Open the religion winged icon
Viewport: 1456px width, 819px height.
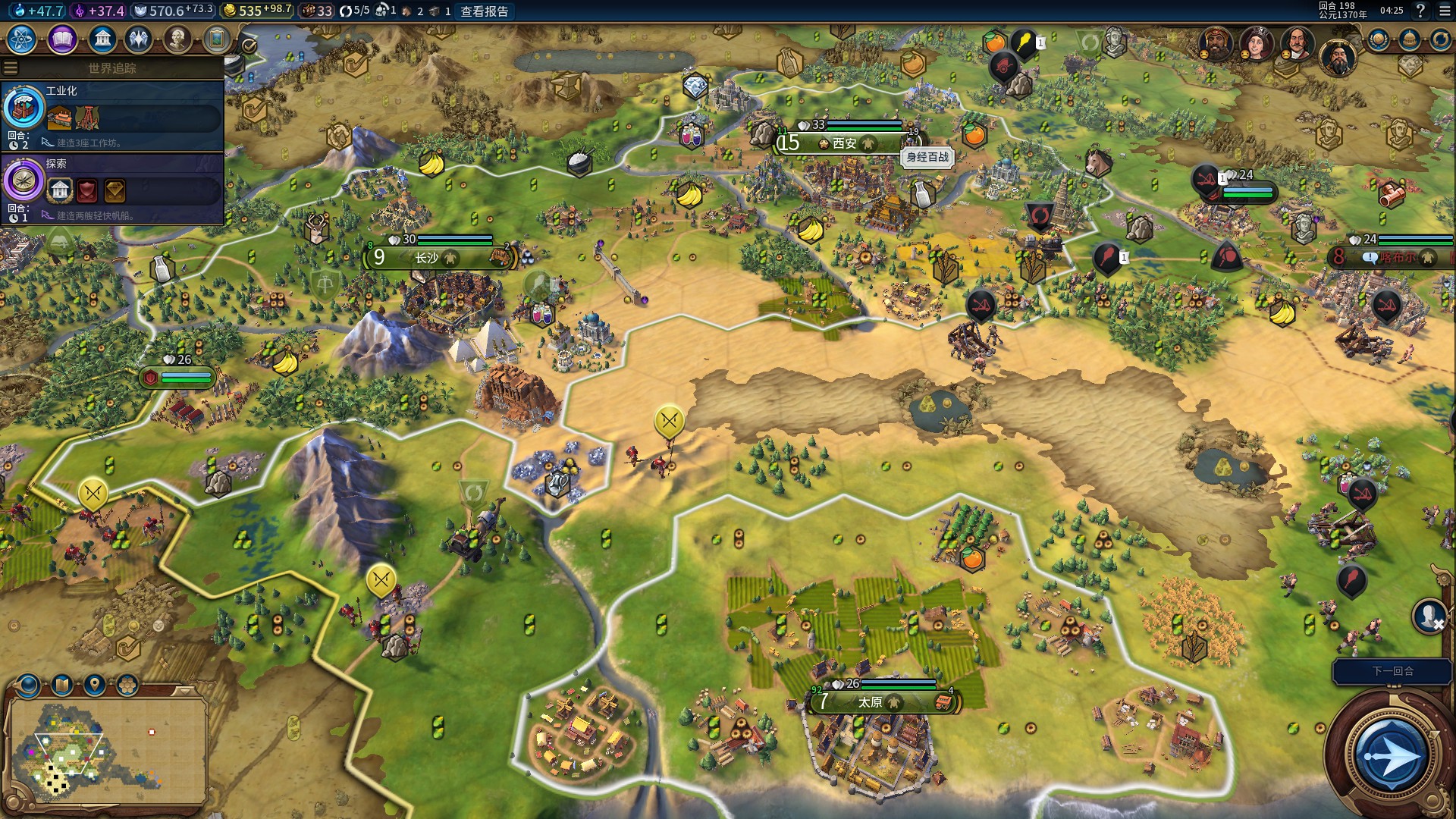pos(139,39)
